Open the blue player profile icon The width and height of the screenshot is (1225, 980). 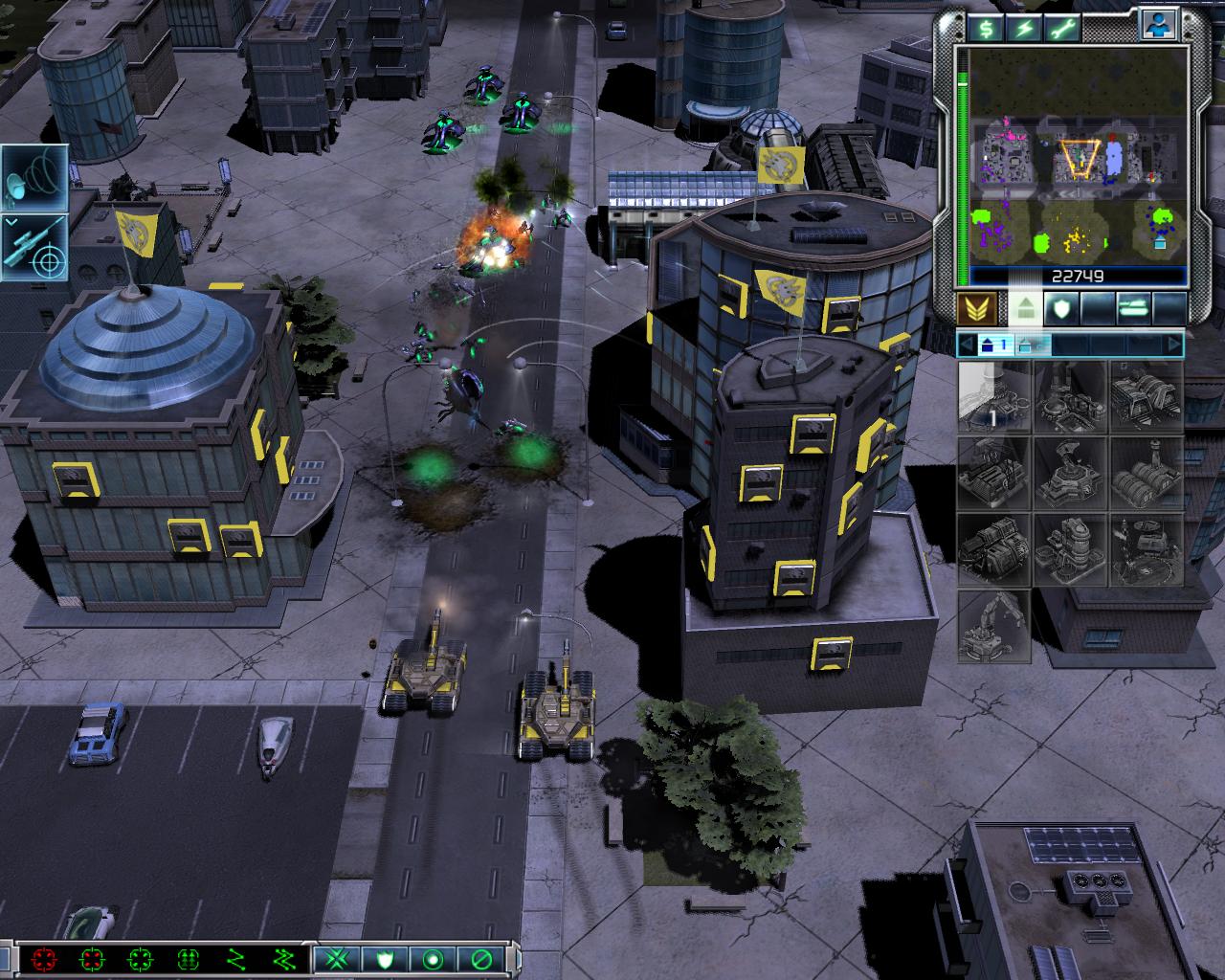pos(1156,25)
